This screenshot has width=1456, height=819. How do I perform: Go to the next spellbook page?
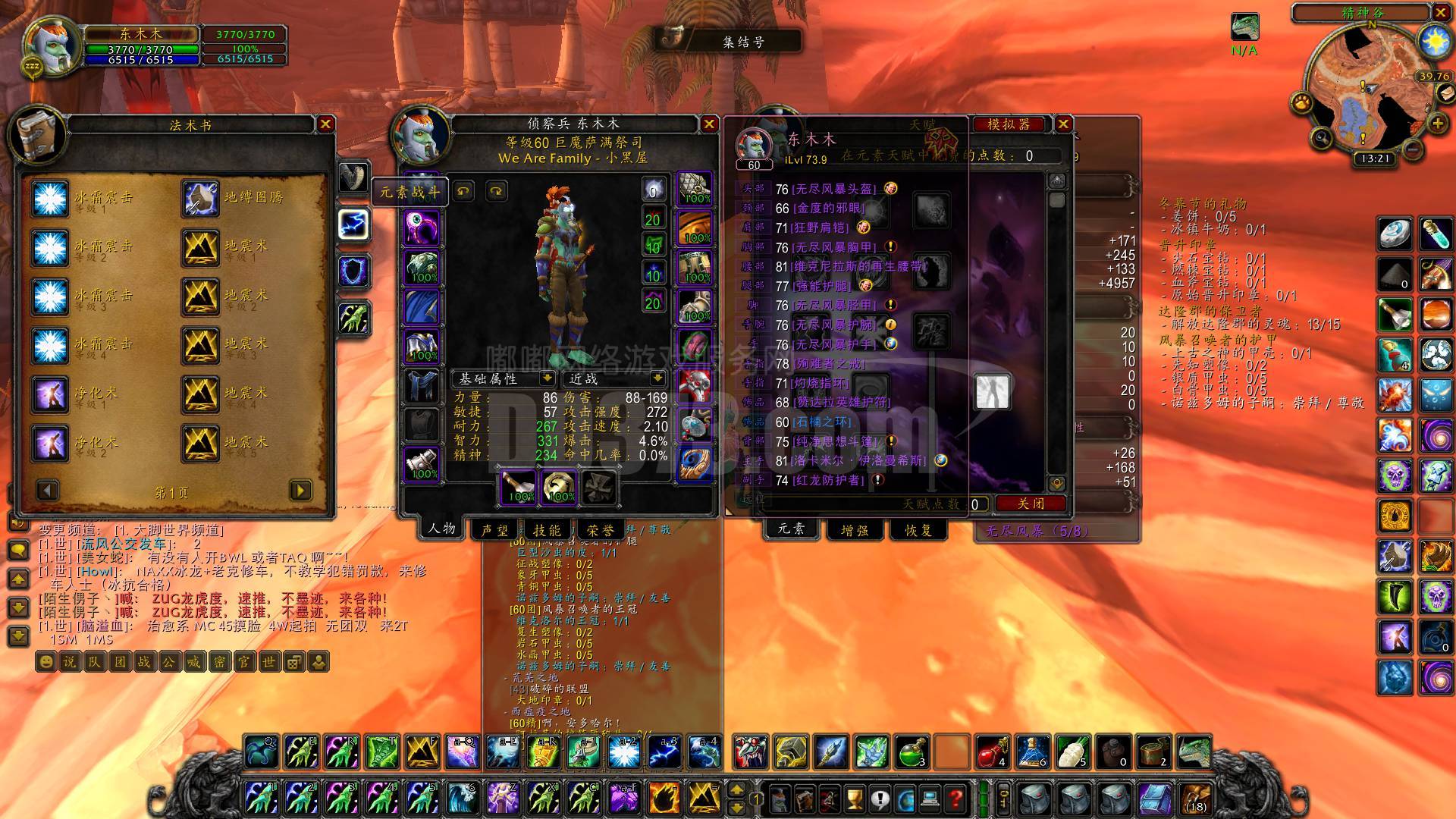coord(300,491)
